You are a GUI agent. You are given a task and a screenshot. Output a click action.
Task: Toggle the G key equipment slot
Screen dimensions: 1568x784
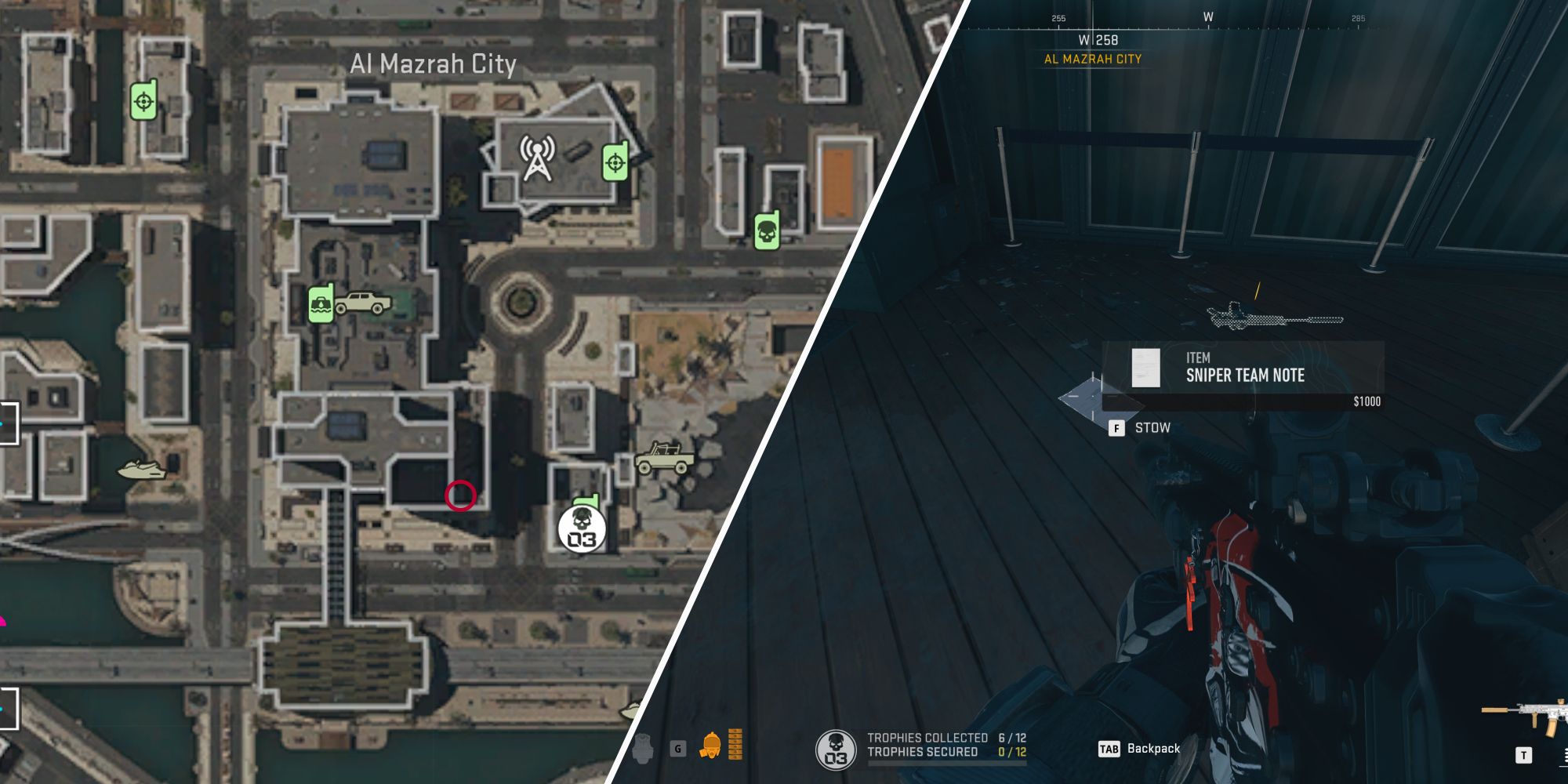(x=679, y=750)
